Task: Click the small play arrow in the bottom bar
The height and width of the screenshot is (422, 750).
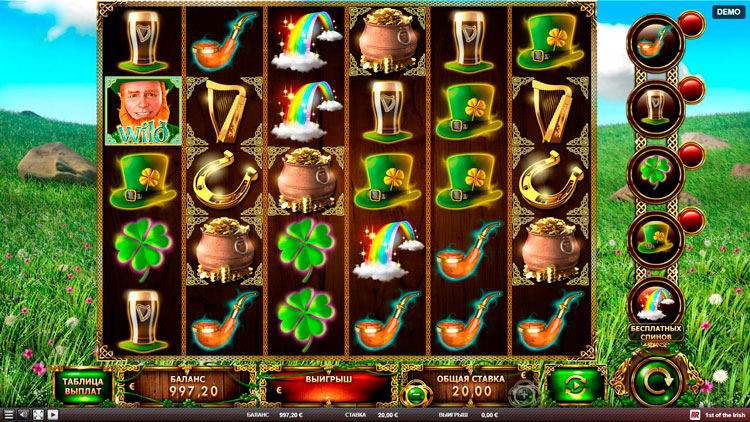Action: pos(52,414)
